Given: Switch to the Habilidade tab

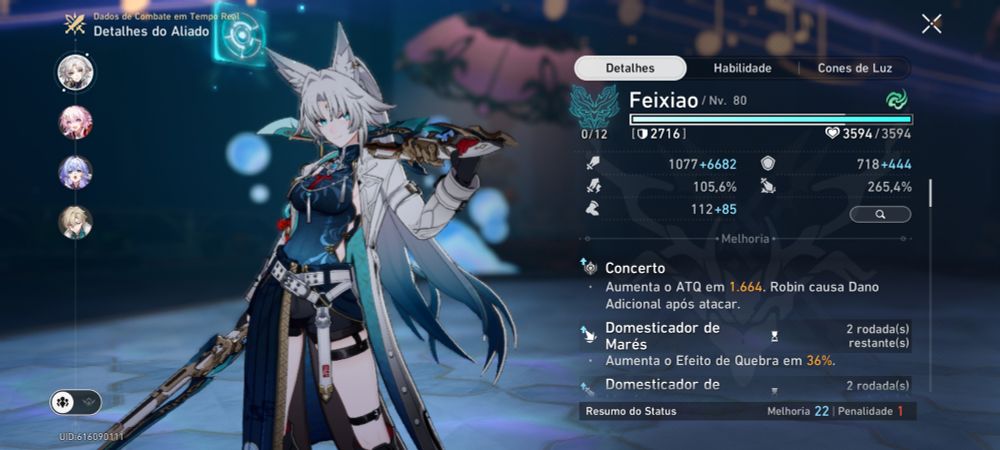Looking at the screenshot, I should click(x=741, y=68).
